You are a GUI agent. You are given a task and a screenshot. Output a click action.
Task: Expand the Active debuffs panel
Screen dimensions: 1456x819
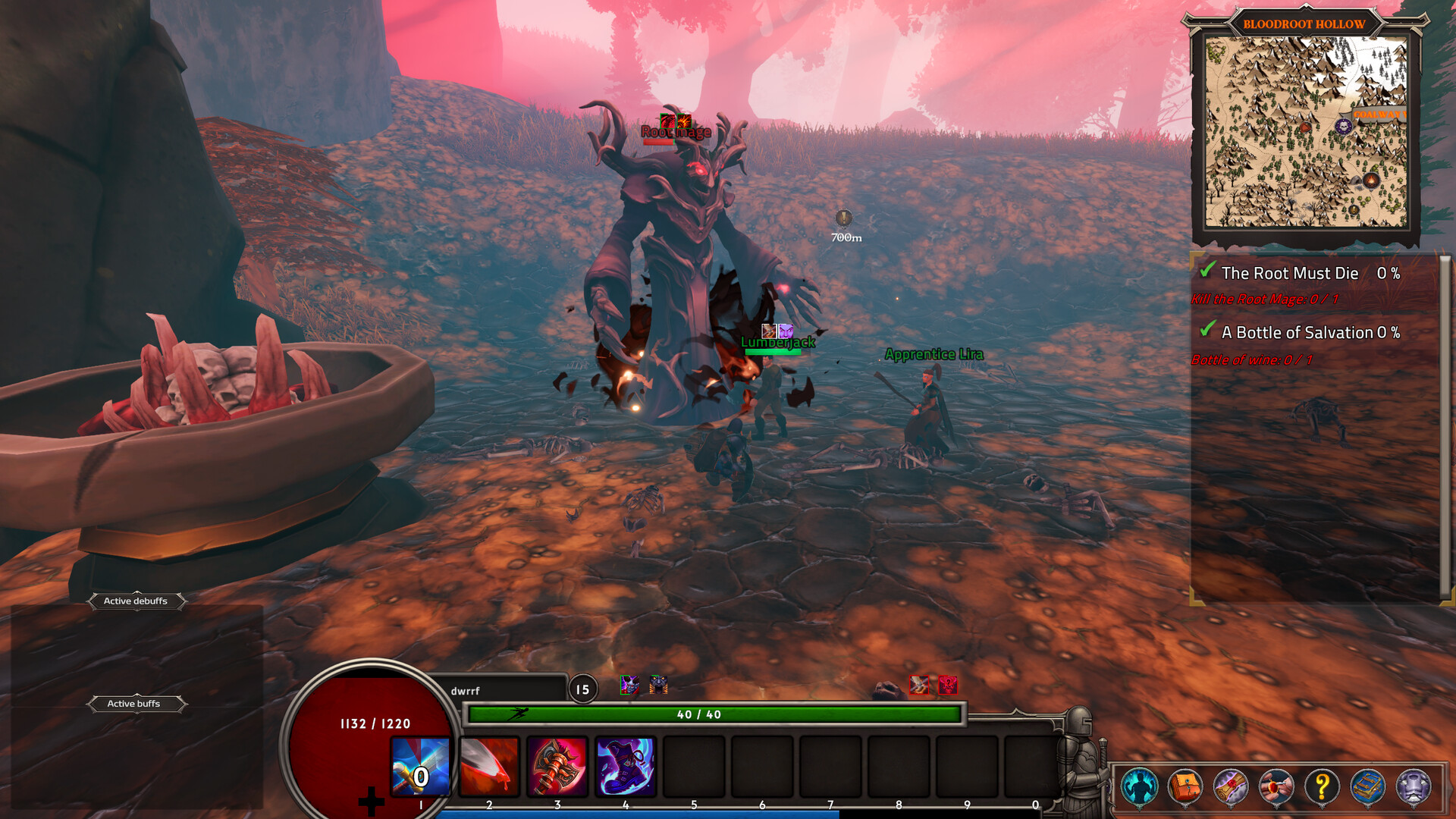click(136, 601)
